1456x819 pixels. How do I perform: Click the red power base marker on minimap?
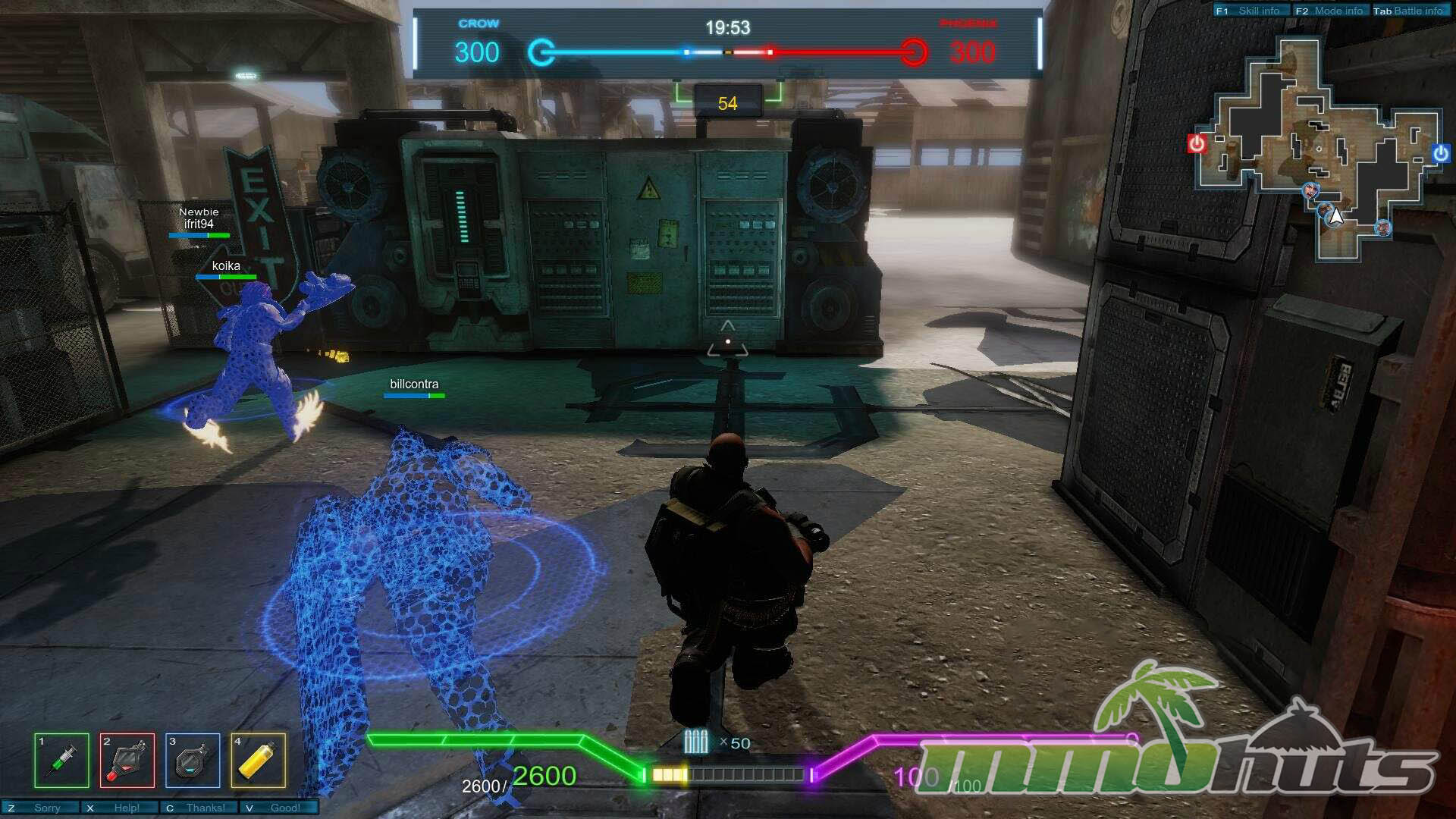coord(1197,143)
